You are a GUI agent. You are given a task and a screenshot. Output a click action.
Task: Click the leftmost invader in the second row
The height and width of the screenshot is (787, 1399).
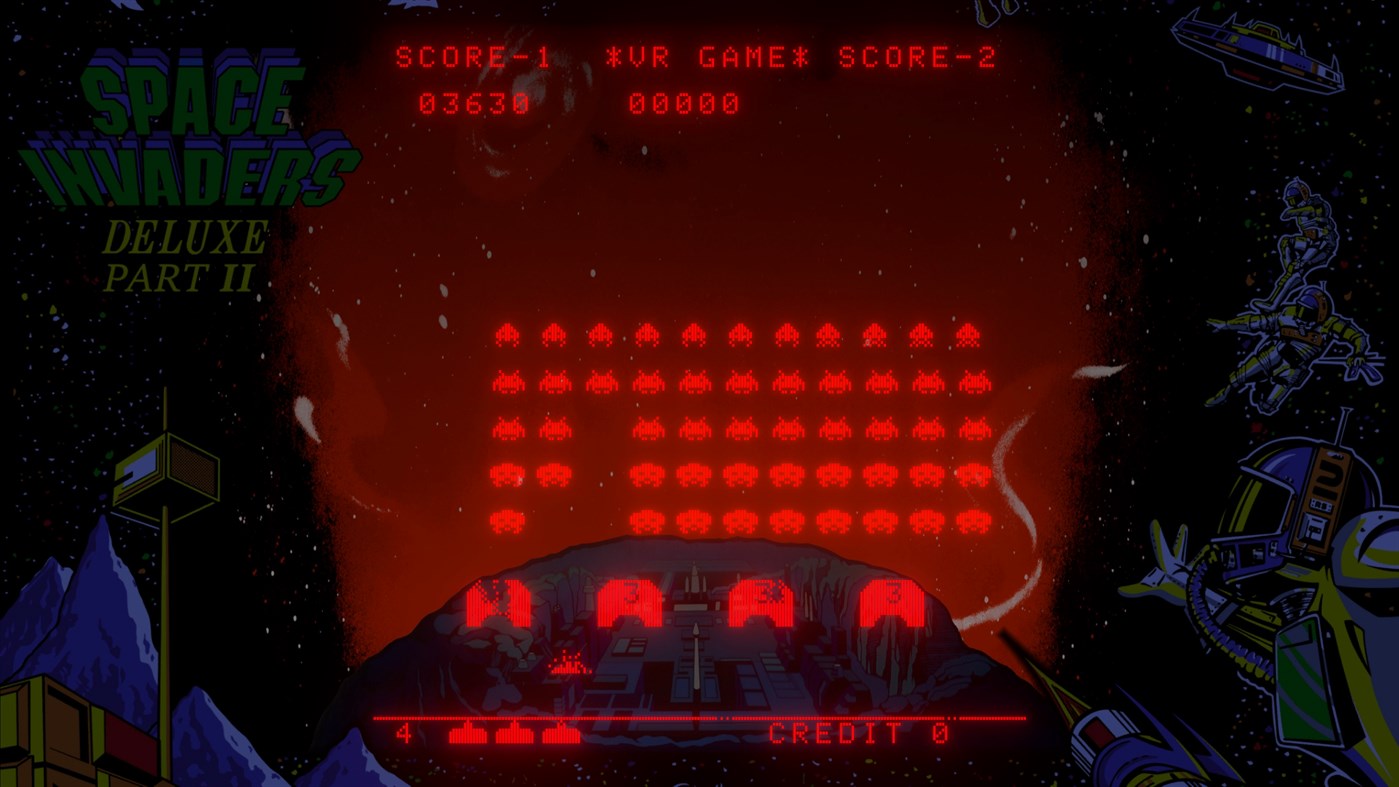[x=510, y=383]
